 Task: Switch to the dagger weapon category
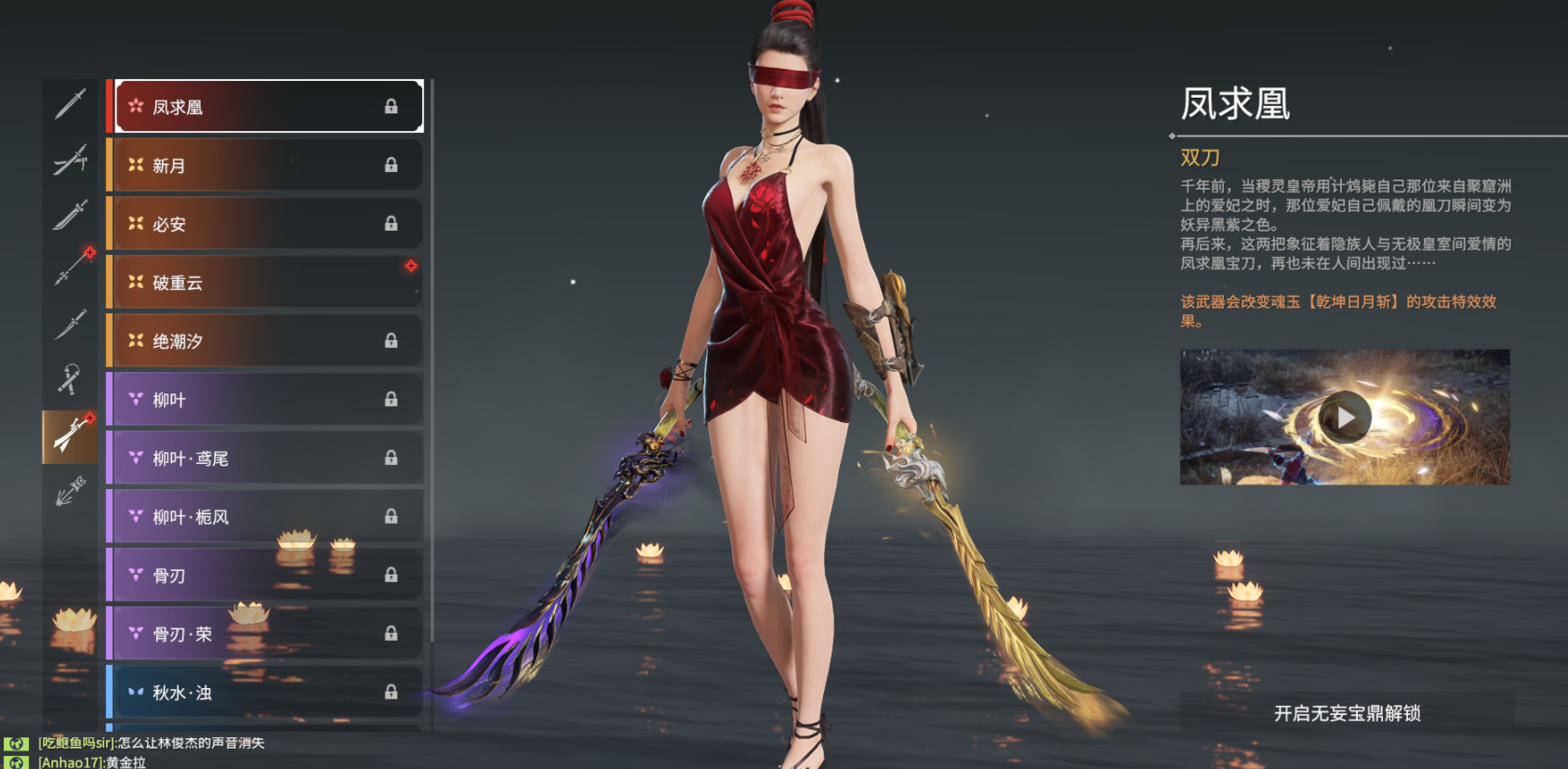tap(70, 325)
